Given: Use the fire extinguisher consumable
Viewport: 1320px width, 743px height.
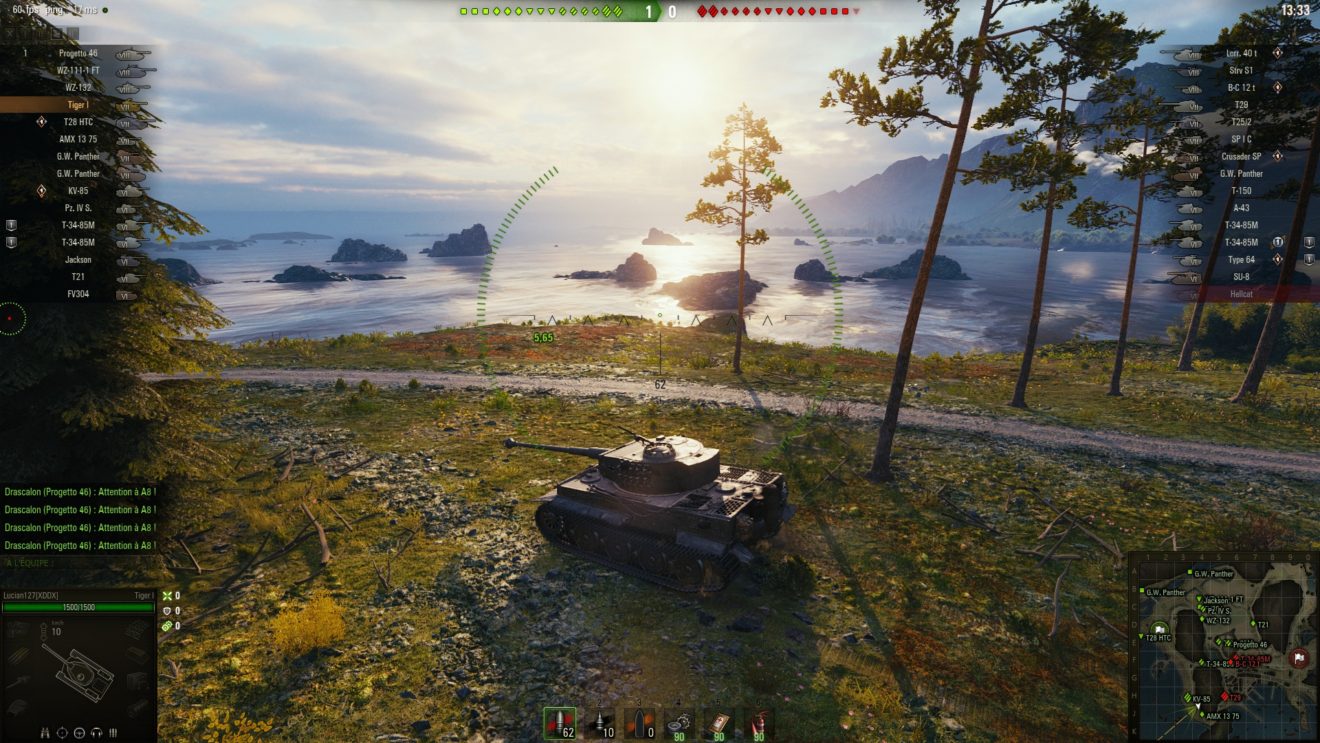Looking at the screenshot, I should point(758,723).
